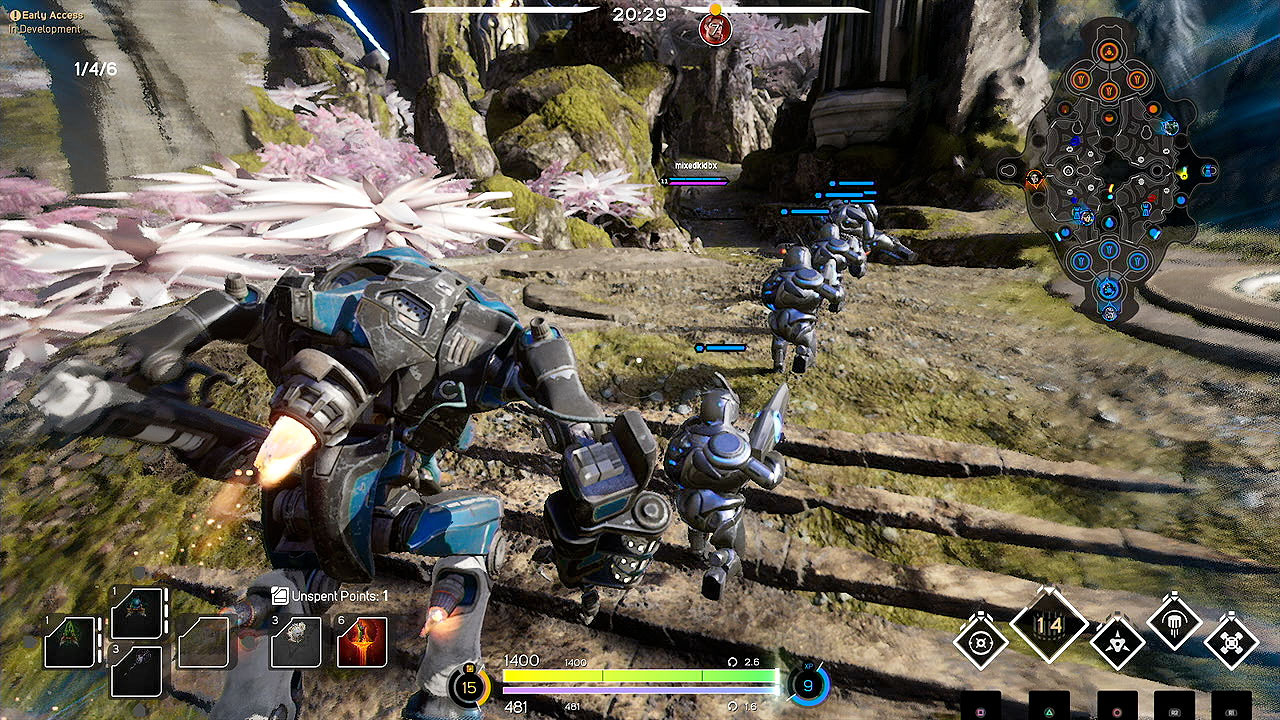Activate the crosshair target ability
The height and width of the screenshot is (720, 1280).
pyautogui.click(x=980, y=641)
